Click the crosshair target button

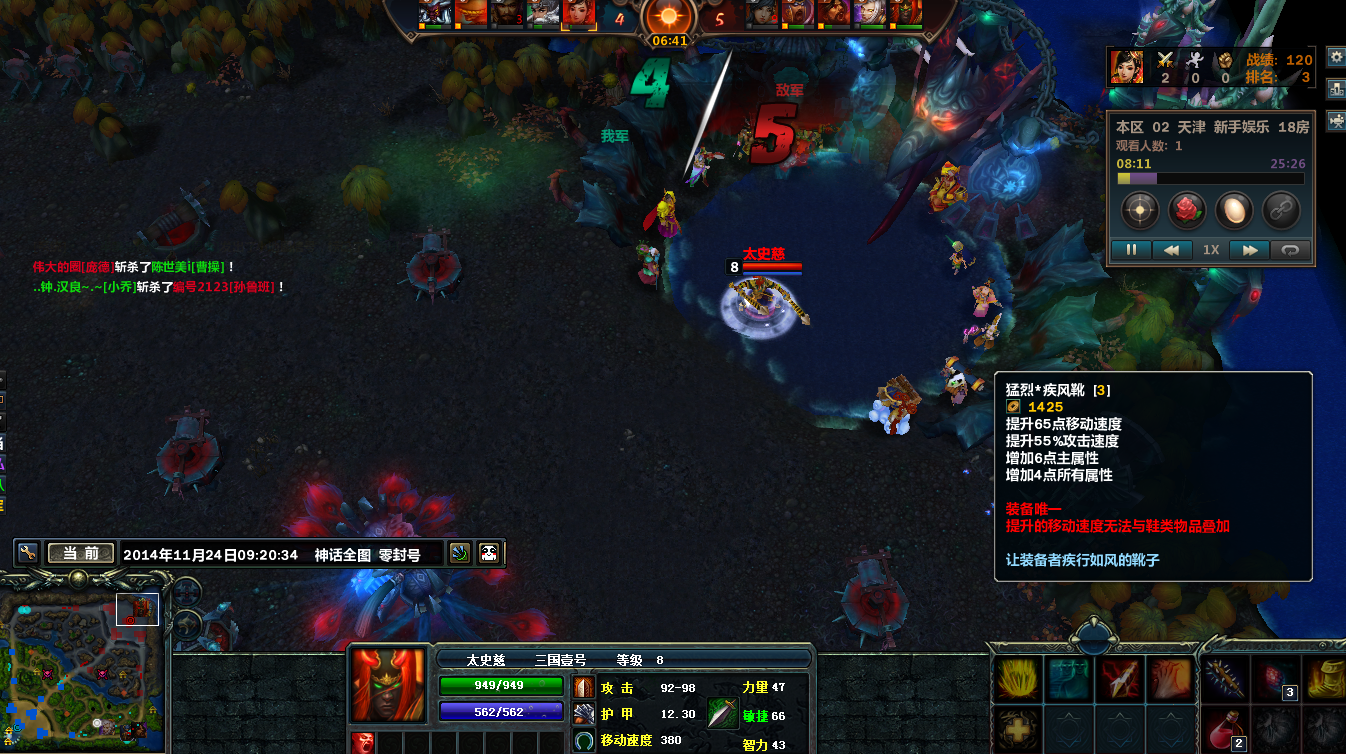pos(1140,210)
